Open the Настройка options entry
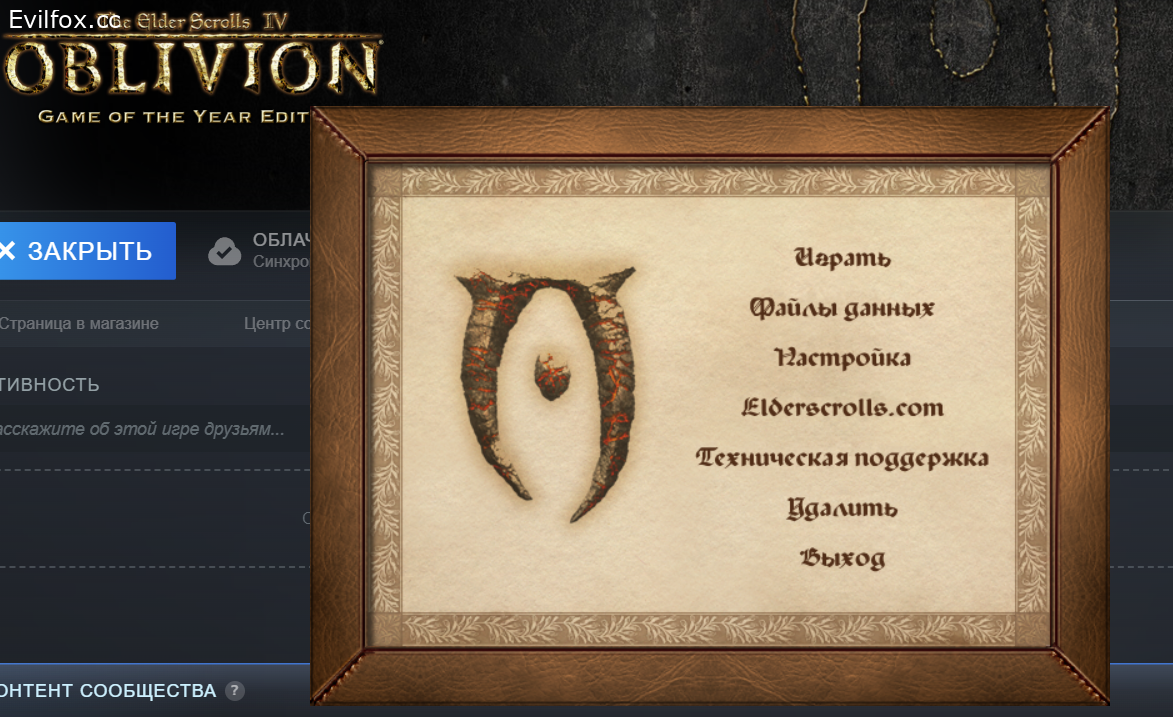Image resolution: width=1173 pixels, height=717 pixels. coord(842,358)
